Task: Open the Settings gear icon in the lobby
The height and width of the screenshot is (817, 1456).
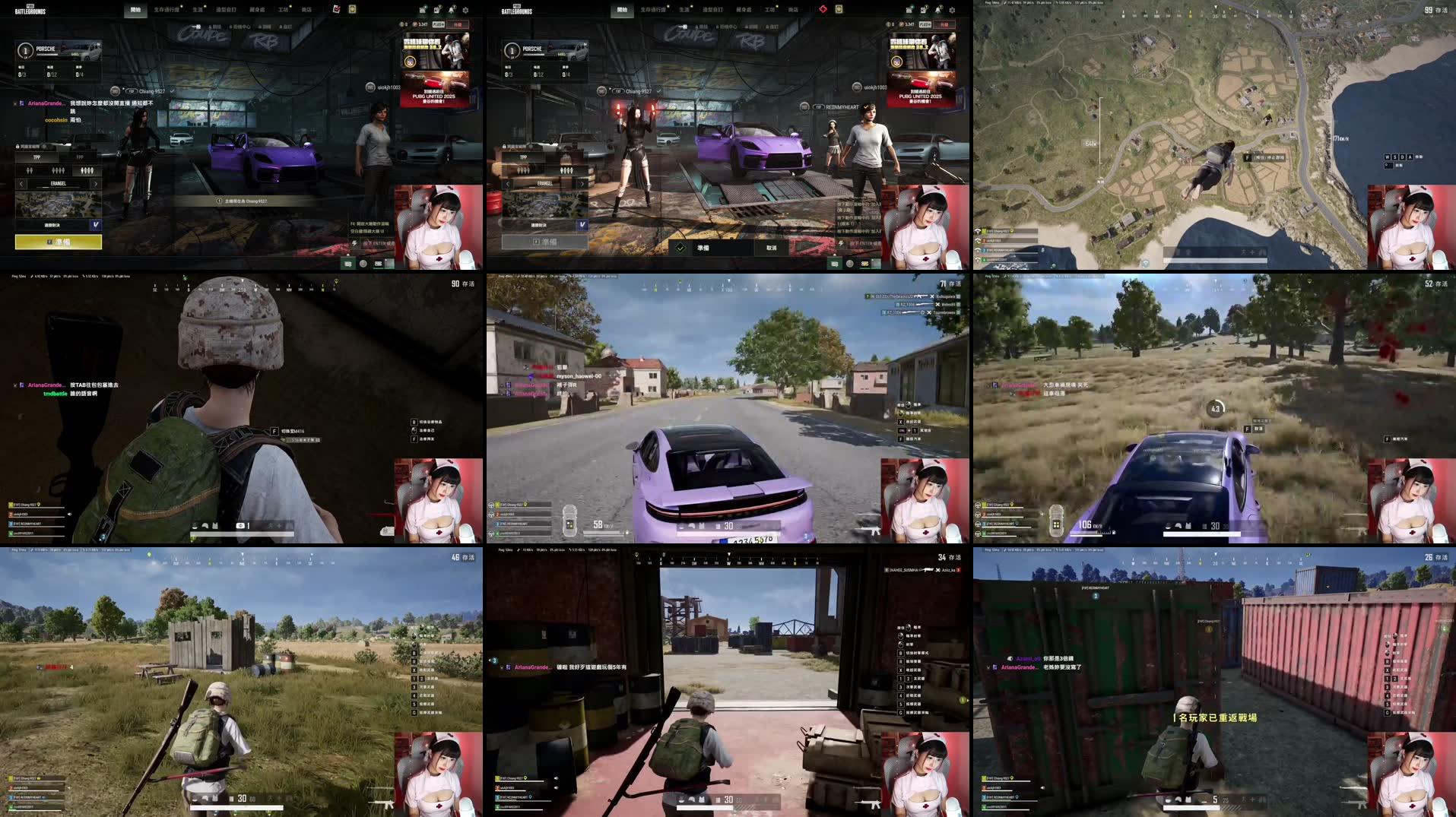Action: [x=465, y=10]
